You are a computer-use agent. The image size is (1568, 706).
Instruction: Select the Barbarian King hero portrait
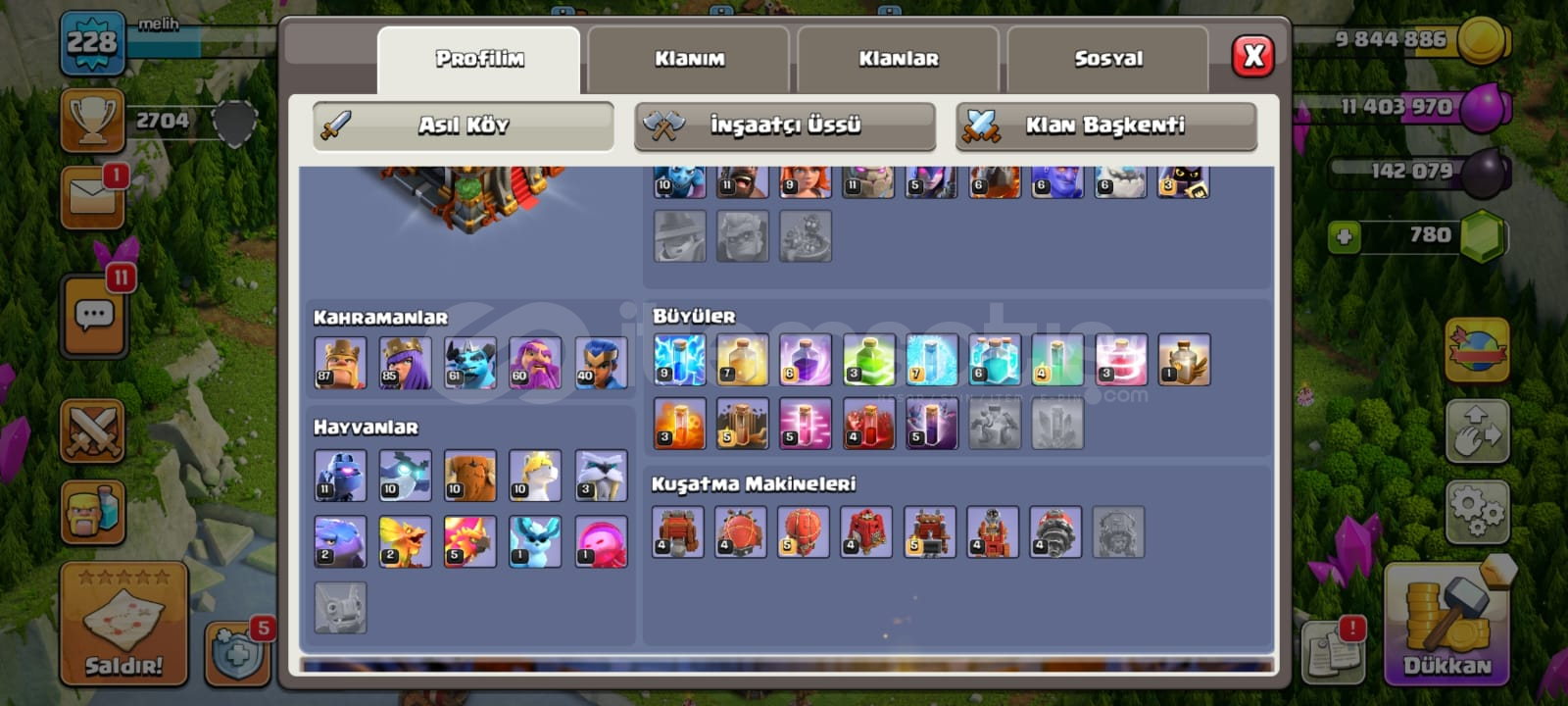coord(340,360)
